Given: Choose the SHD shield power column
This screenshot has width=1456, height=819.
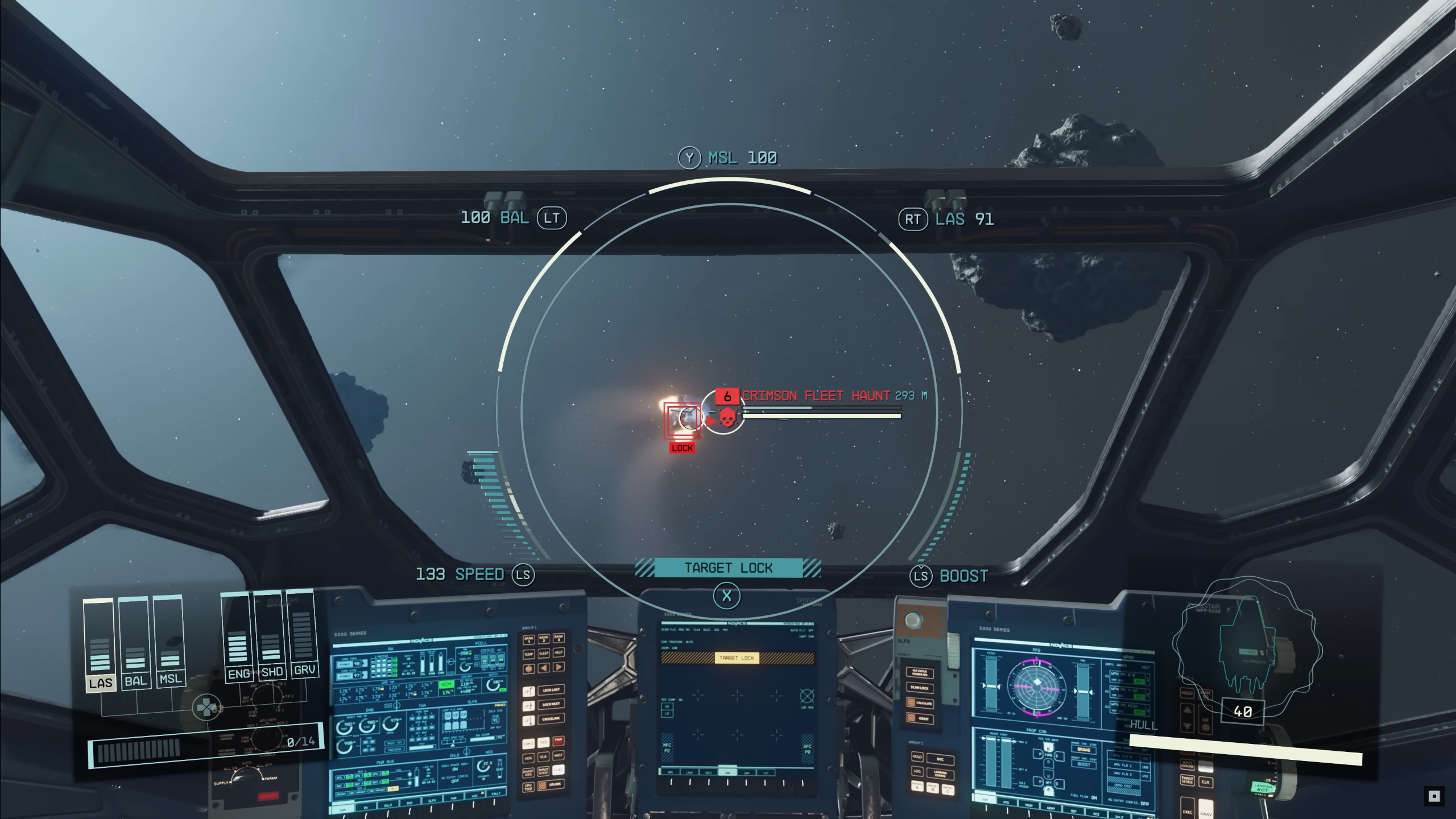Looking at the screenshot, I should point(271,635).
